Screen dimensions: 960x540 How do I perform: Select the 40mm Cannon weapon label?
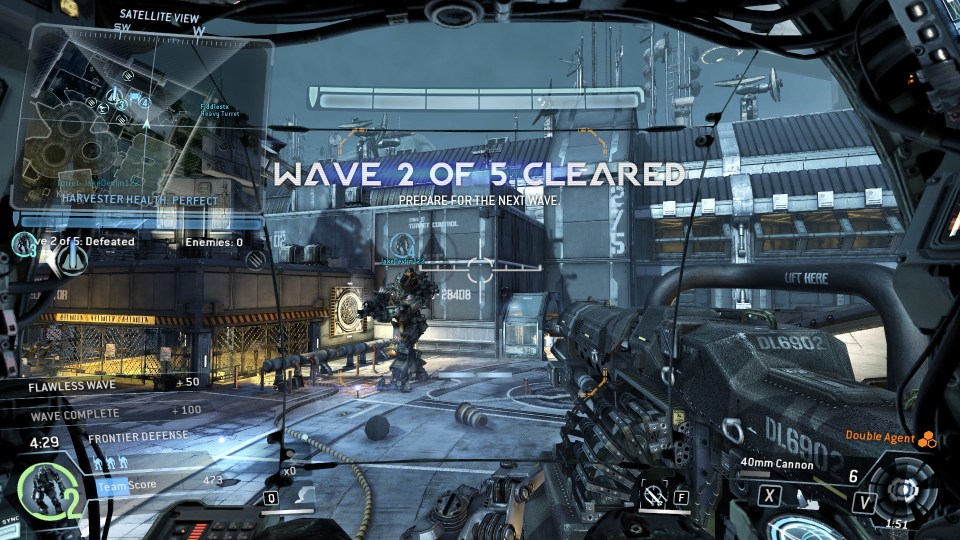pyautogui.click(x=776, y=464)
